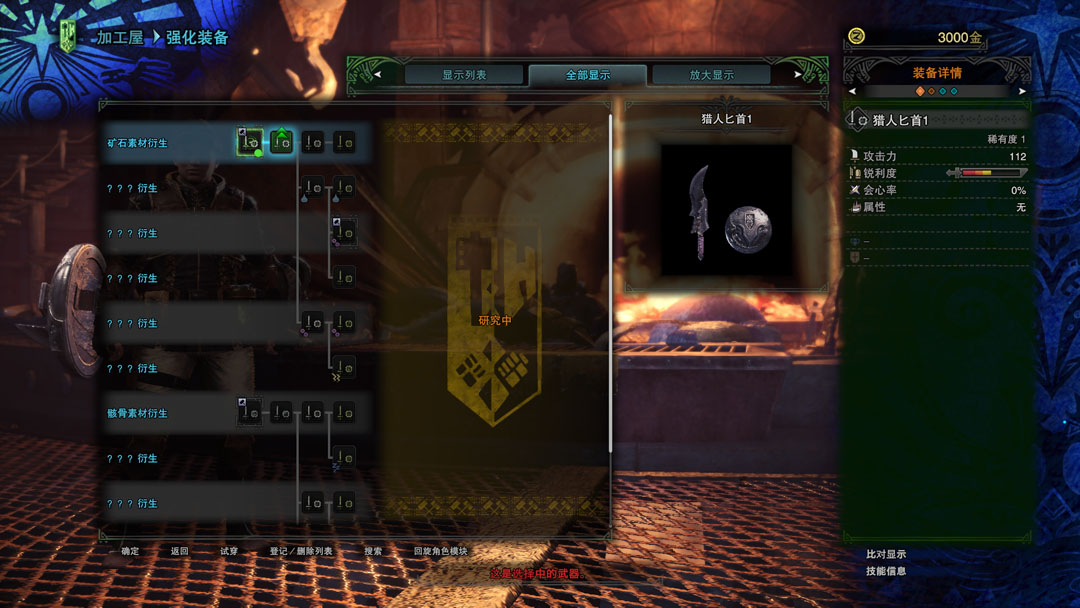
Task: Choose the 搜索 search option
Action: [373, 551]
